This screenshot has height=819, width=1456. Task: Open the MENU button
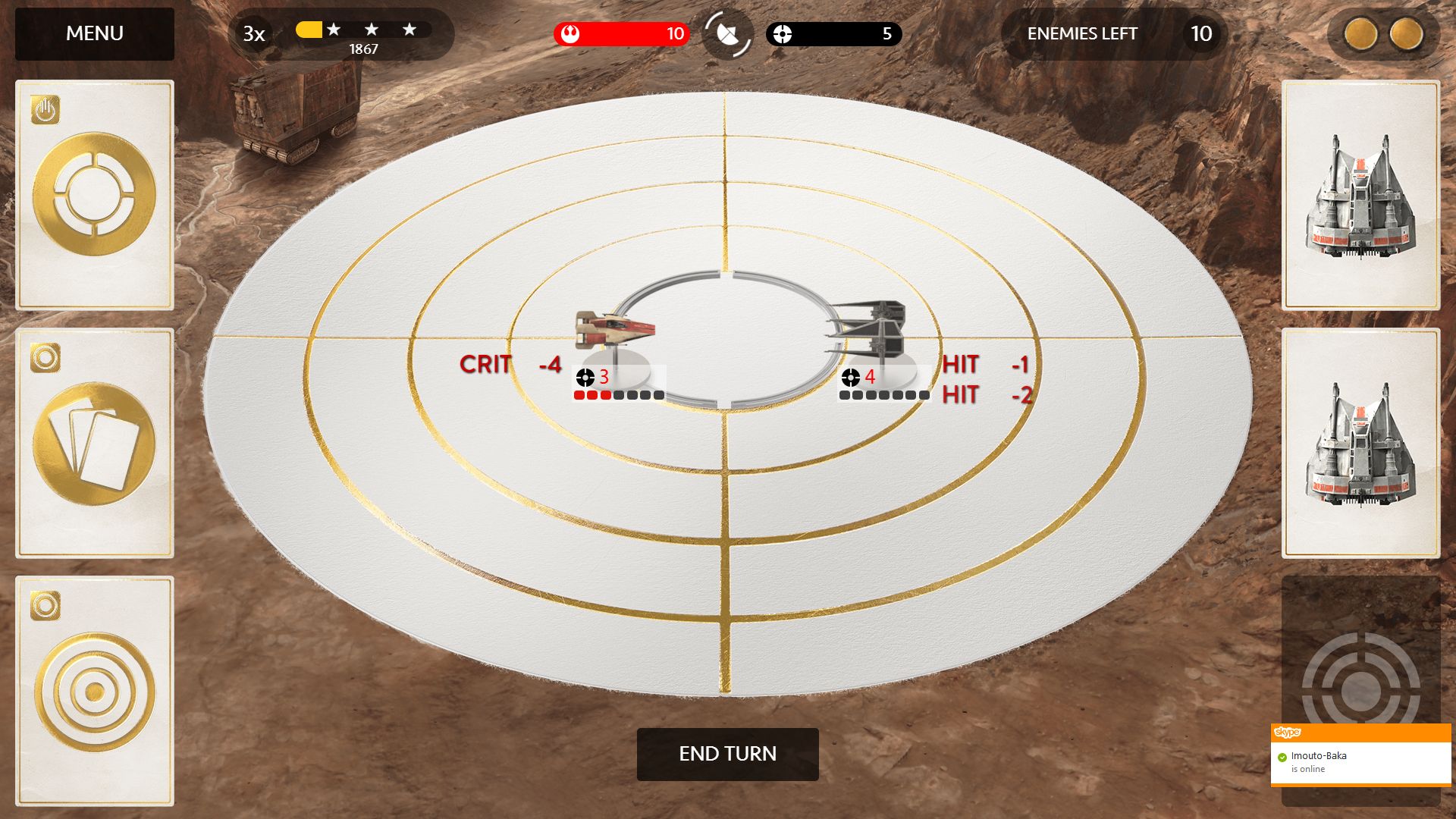[x=95, y=34]
